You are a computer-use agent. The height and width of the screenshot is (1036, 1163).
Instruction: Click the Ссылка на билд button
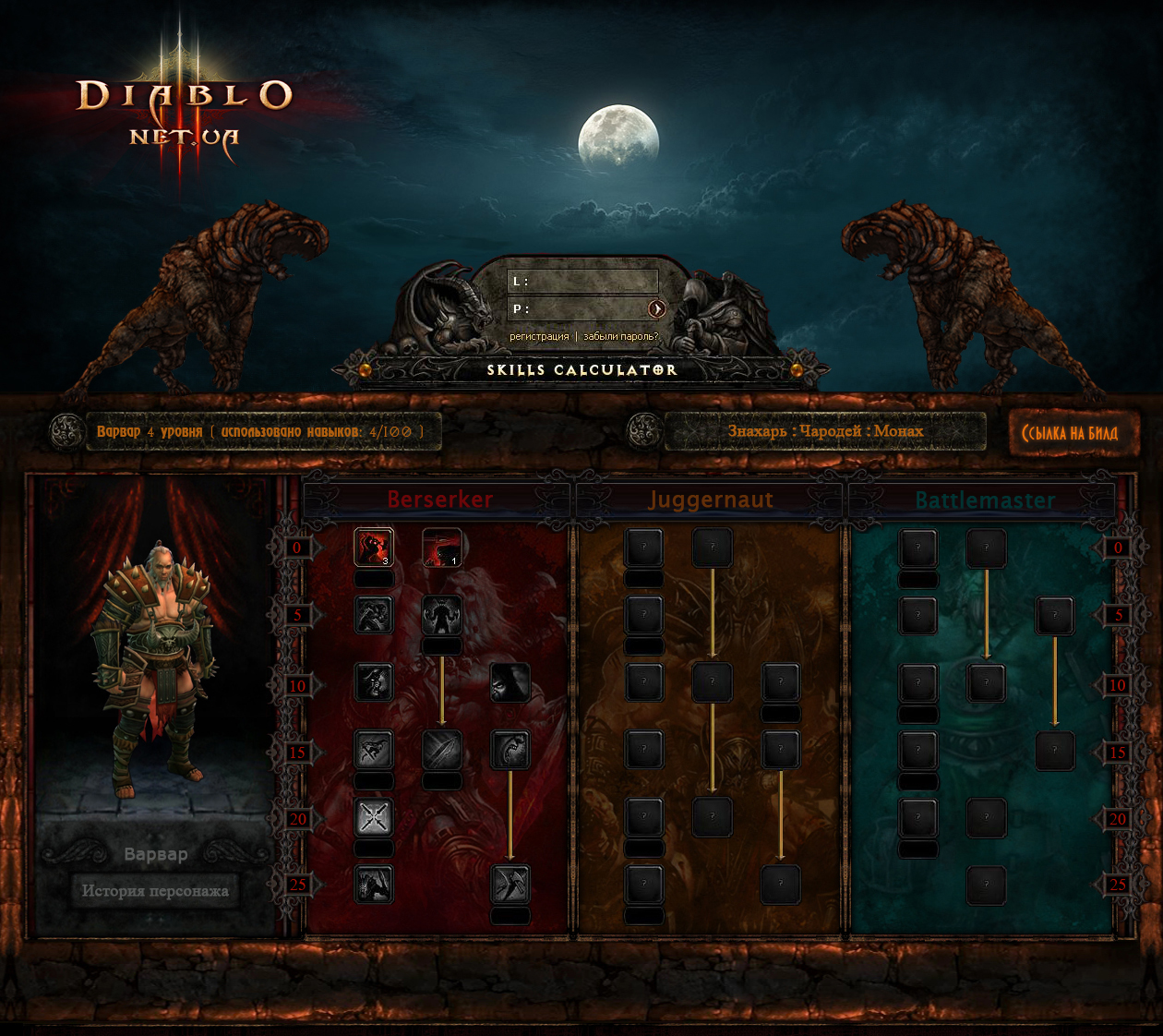click(1069, 433)
